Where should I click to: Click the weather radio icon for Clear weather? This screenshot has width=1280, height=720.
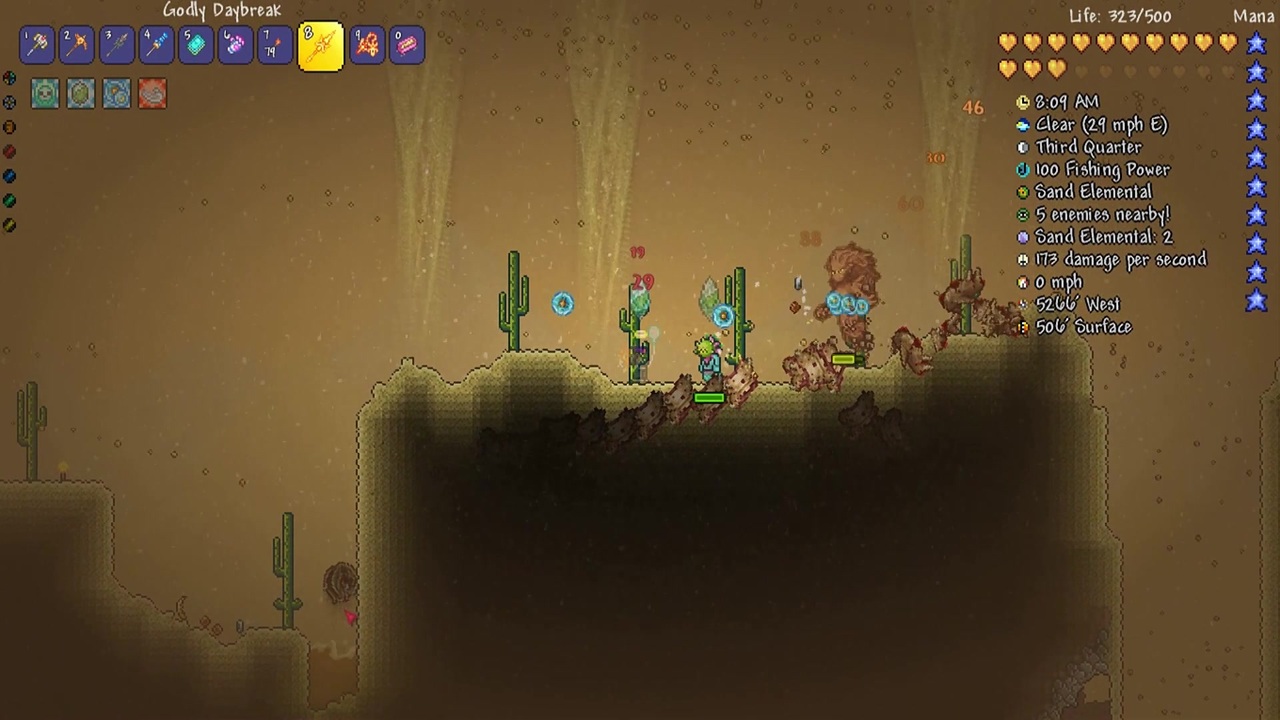click(1022, 124)
